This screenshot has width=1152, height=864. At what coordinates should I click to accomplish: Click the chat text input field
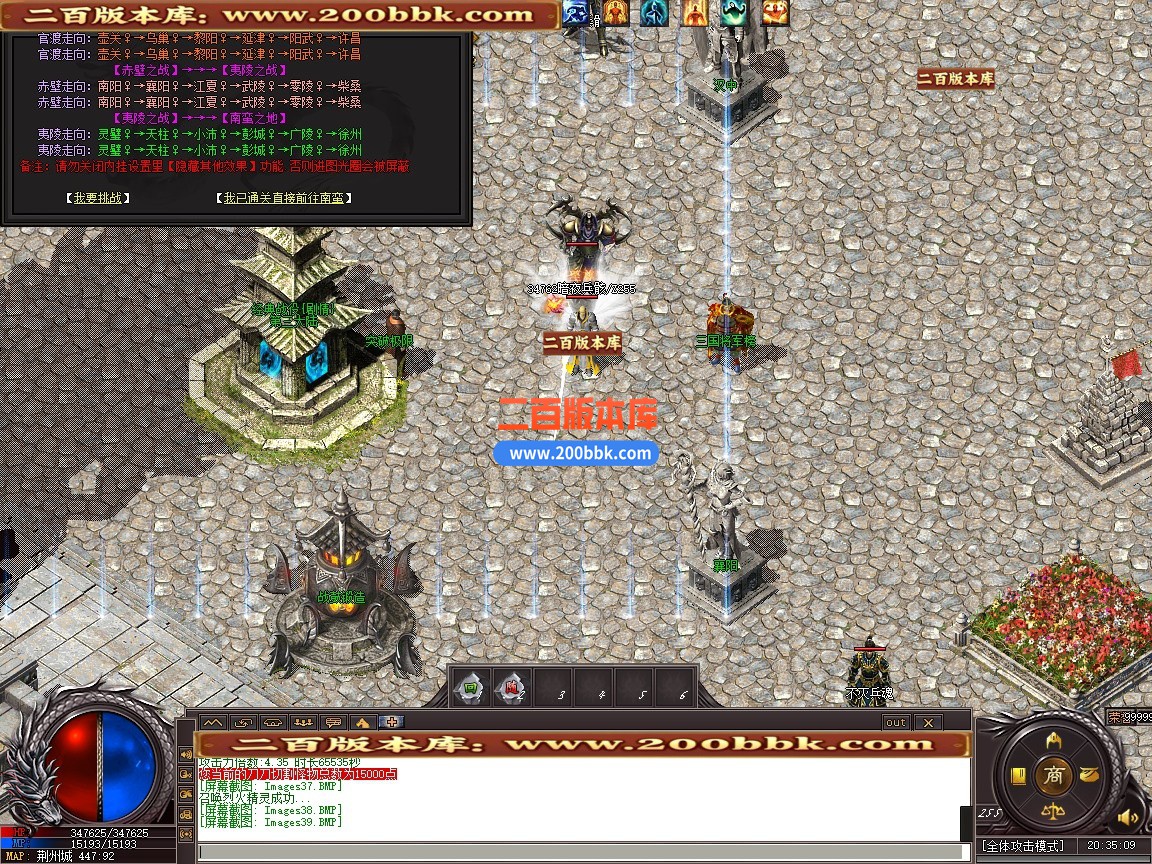pyautogui.click(x=580, y=852)
